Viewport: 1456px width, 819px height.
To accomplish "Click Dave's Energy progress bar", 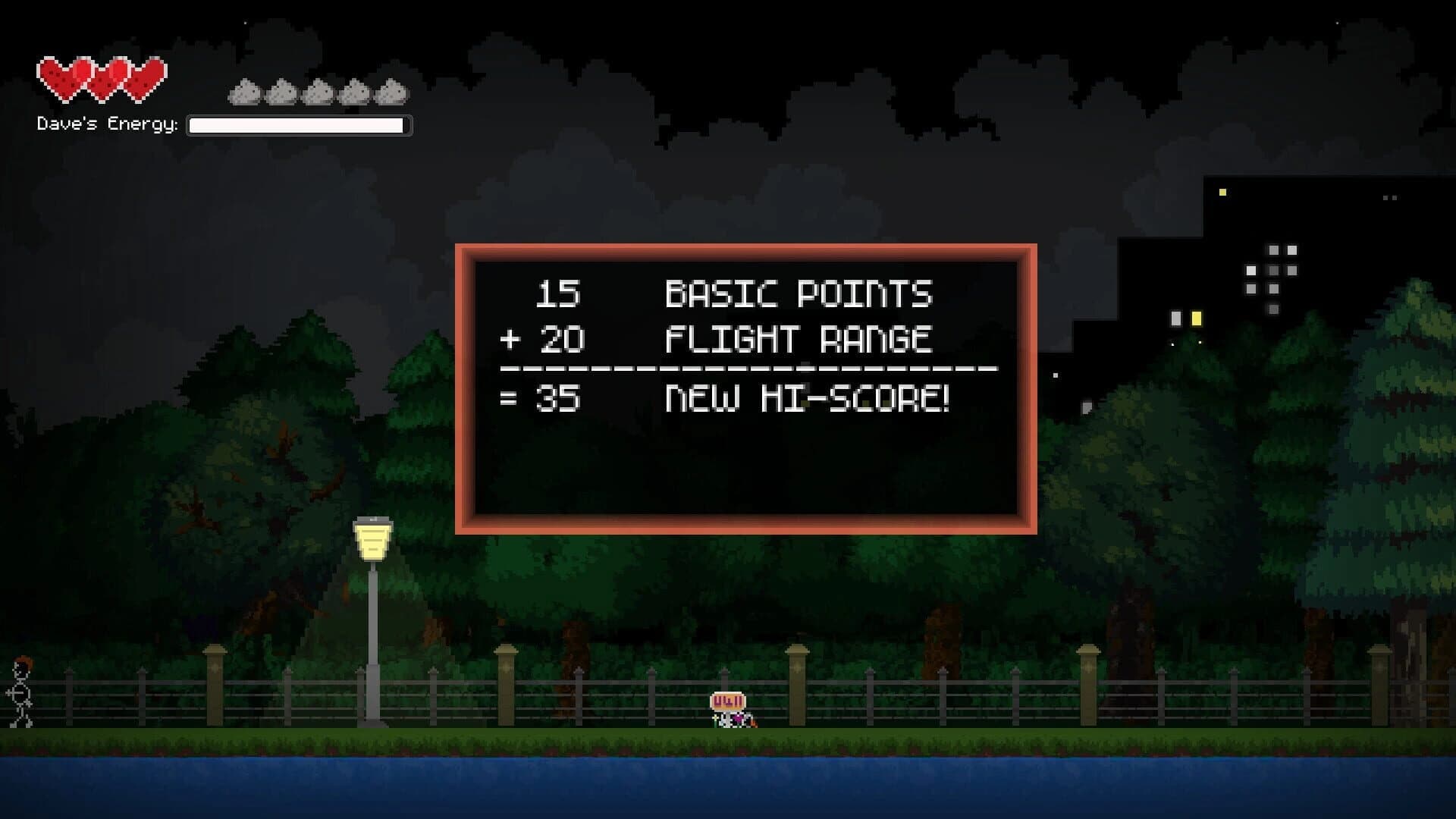I will click(x=300, y=124).
